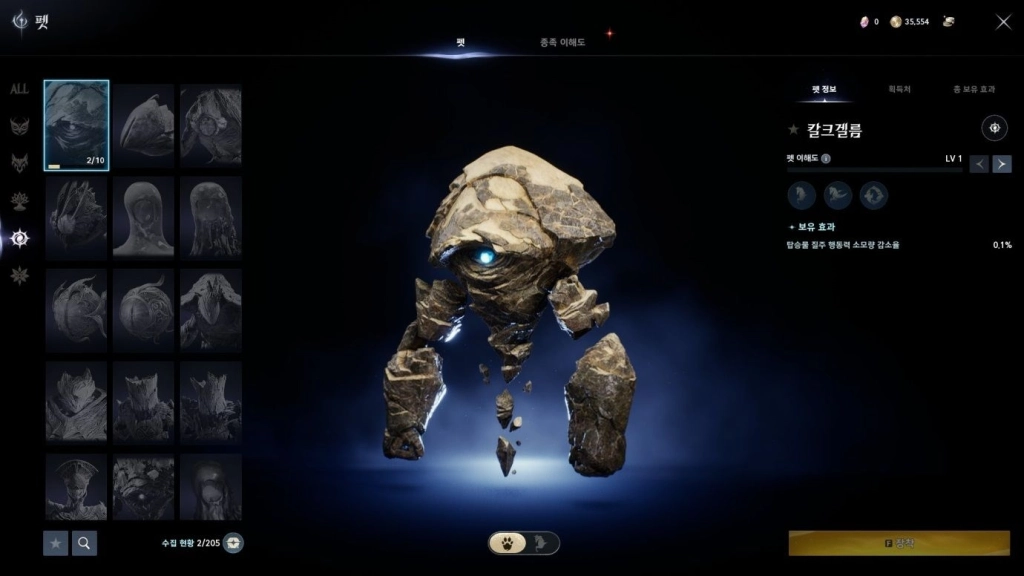
Task: Switch the view toggle to the mount silhouette
Action: click(541, 543)
